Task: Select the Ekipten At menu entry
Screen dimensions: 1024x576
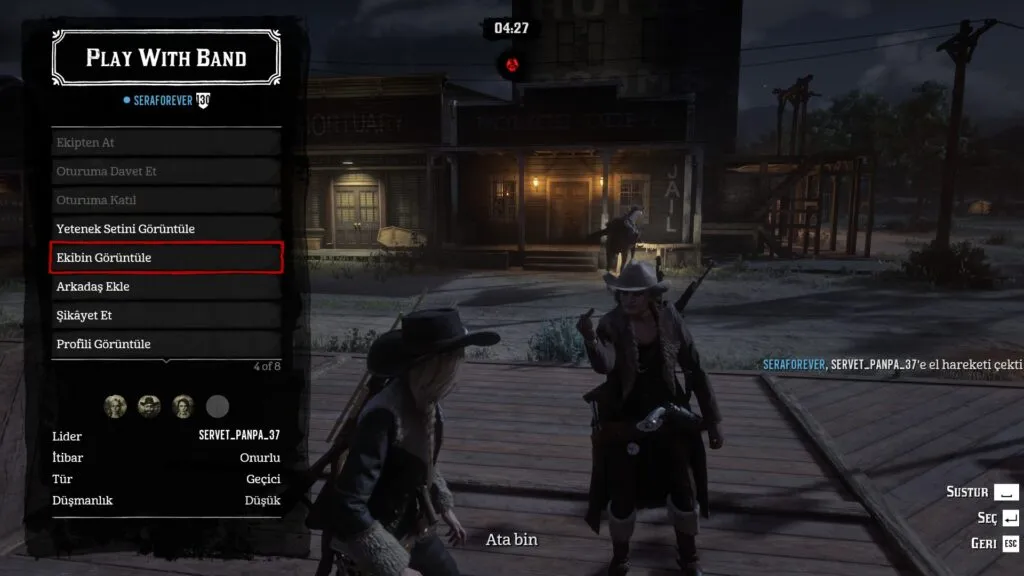Action: [166, 143]
